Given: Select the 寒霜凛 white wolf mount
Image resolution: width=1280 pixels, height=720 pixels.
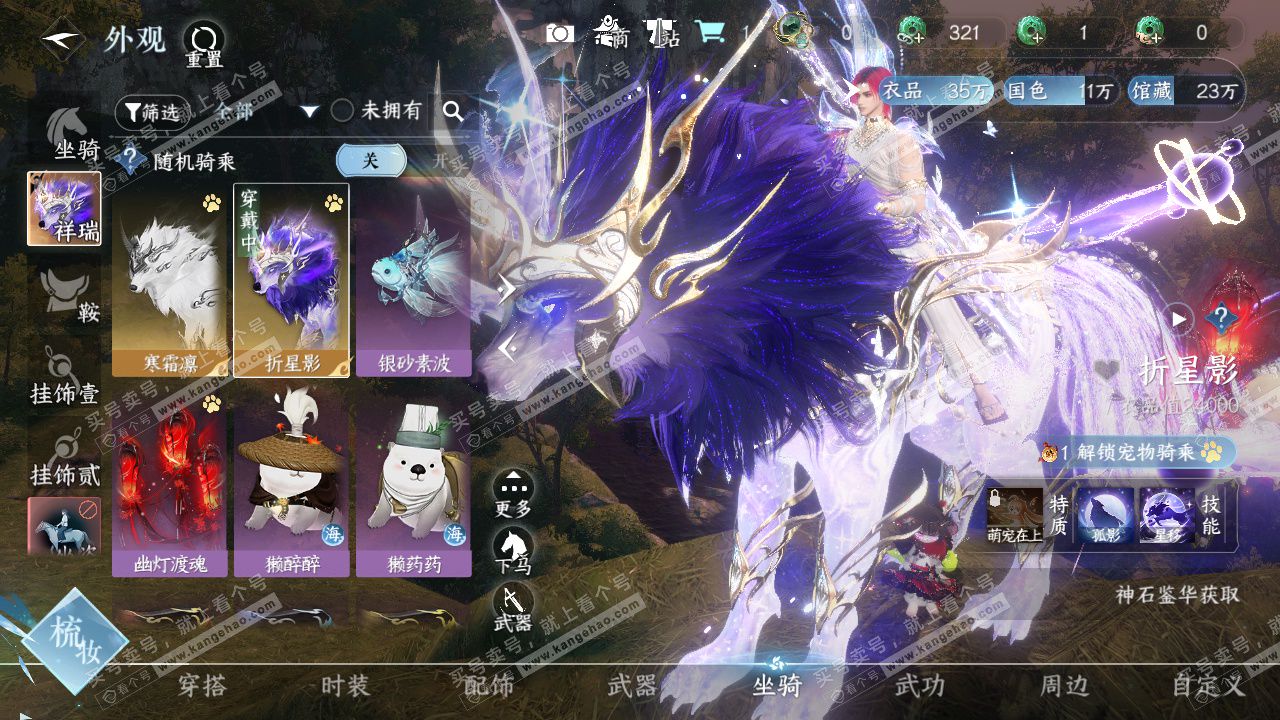Looking at the screenshot, I should point(169,280).
